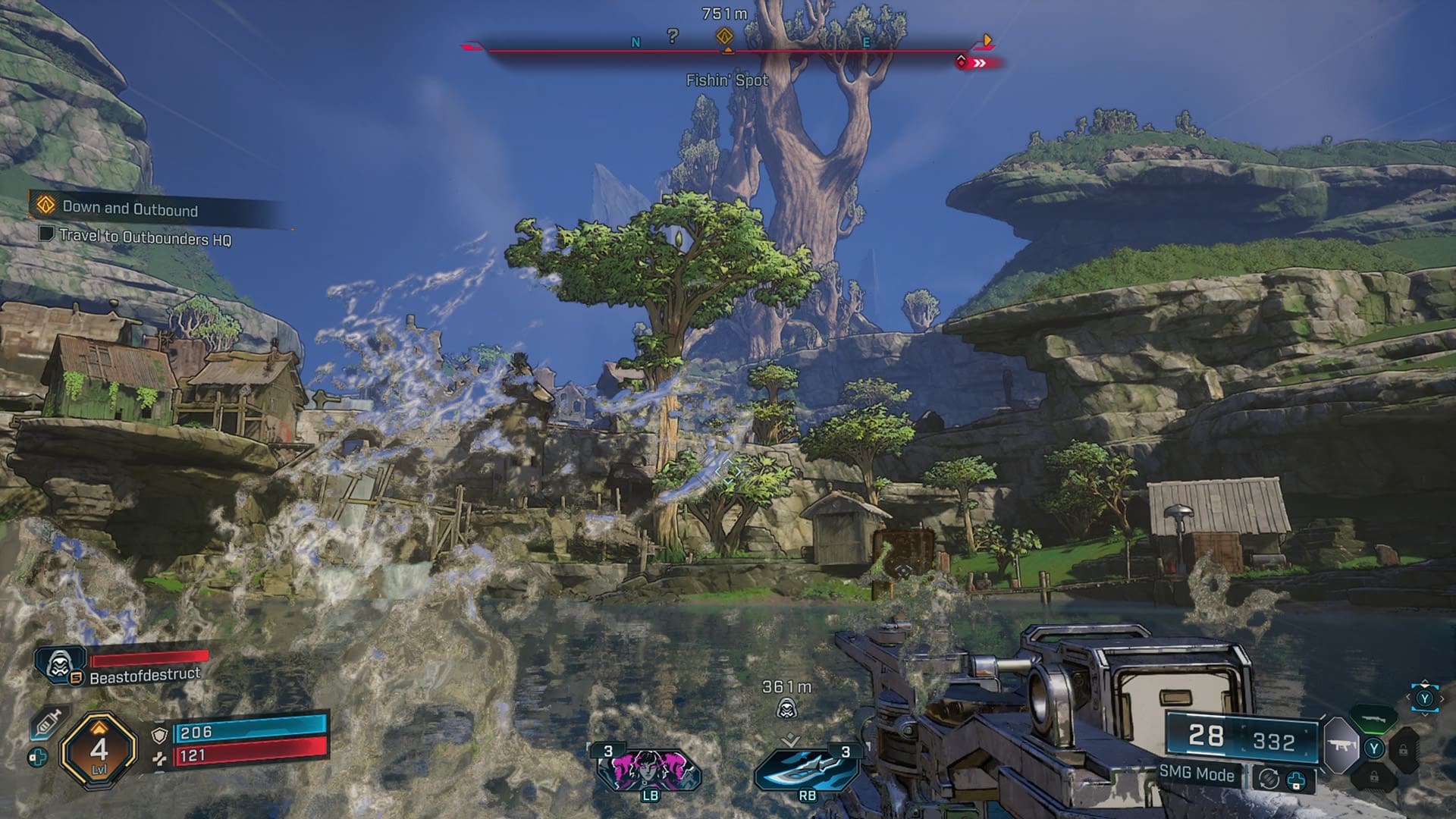Switch to the green-highlighted rifle slot
1456x819 pixels.
coord(1373,716)
